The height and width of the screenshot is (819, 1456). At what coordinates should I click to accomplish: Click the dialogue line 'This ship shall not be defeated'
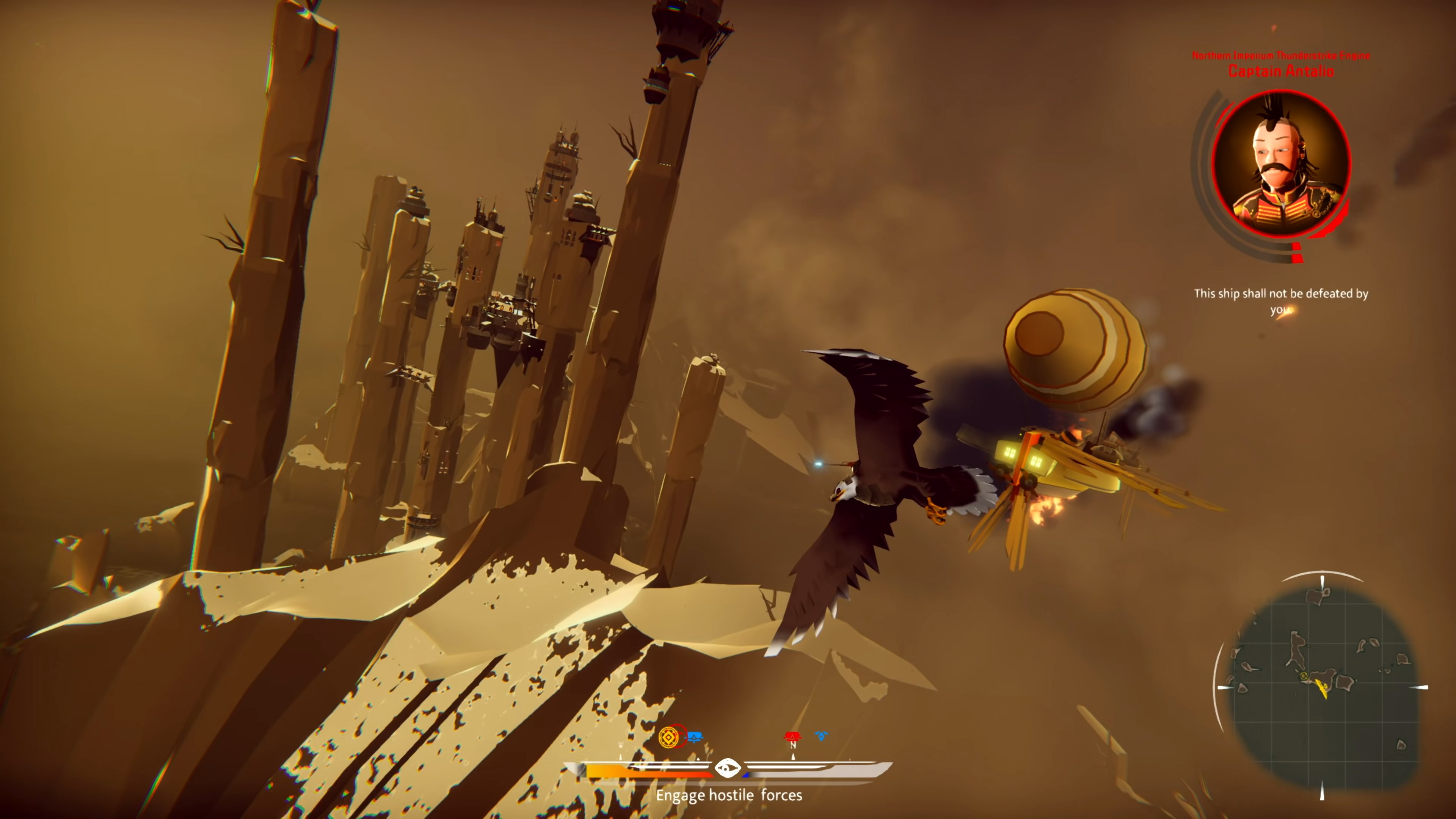click(1281, 294)
